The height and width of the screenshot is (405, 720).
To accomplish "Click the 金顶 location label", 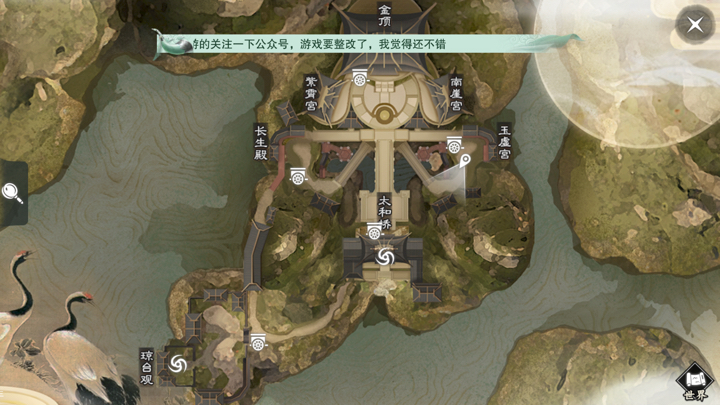I will [385, 15].
